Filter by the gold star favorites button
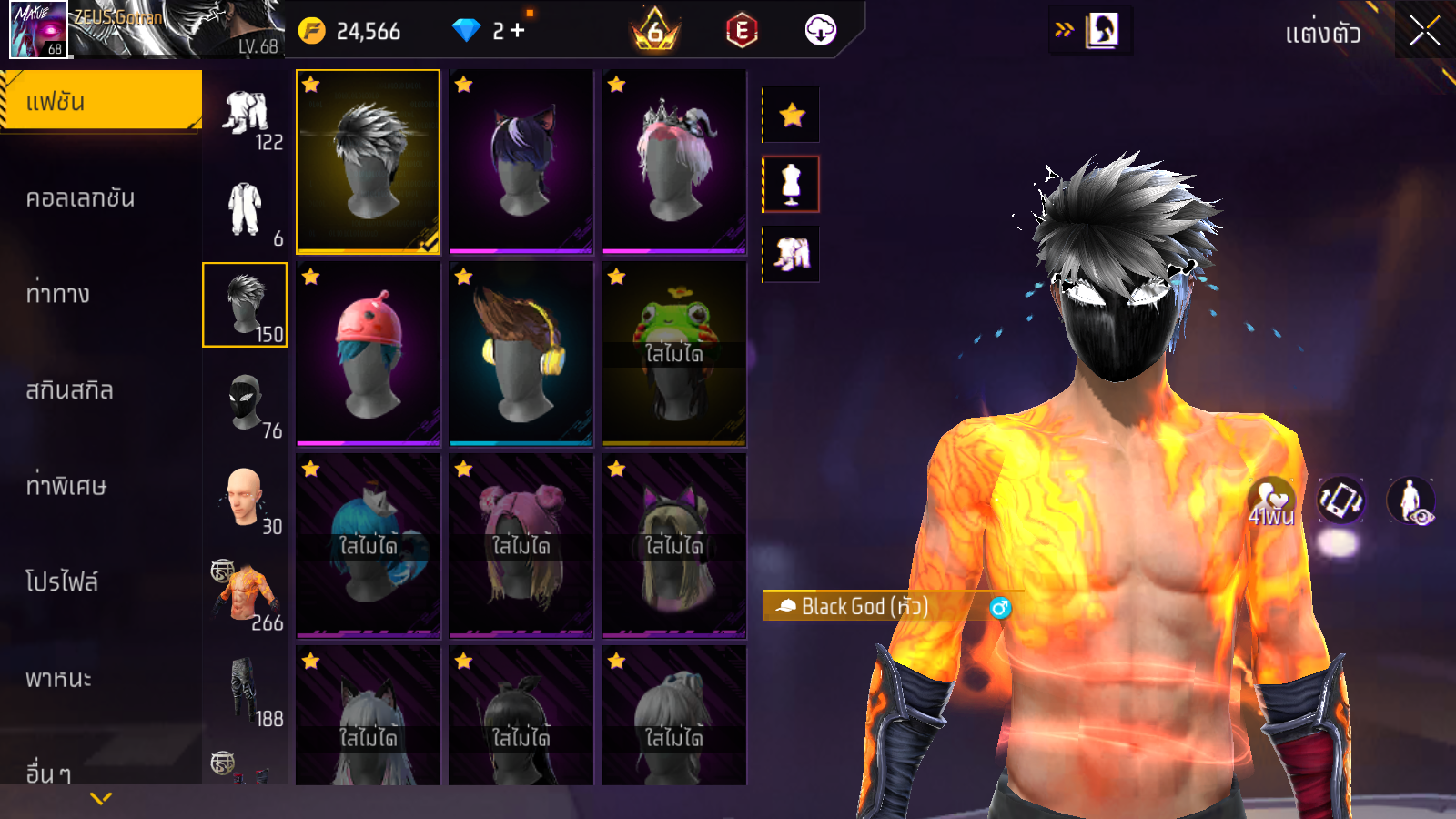The width and height of the screenshot is (1456, 819). tap(792, 115)
